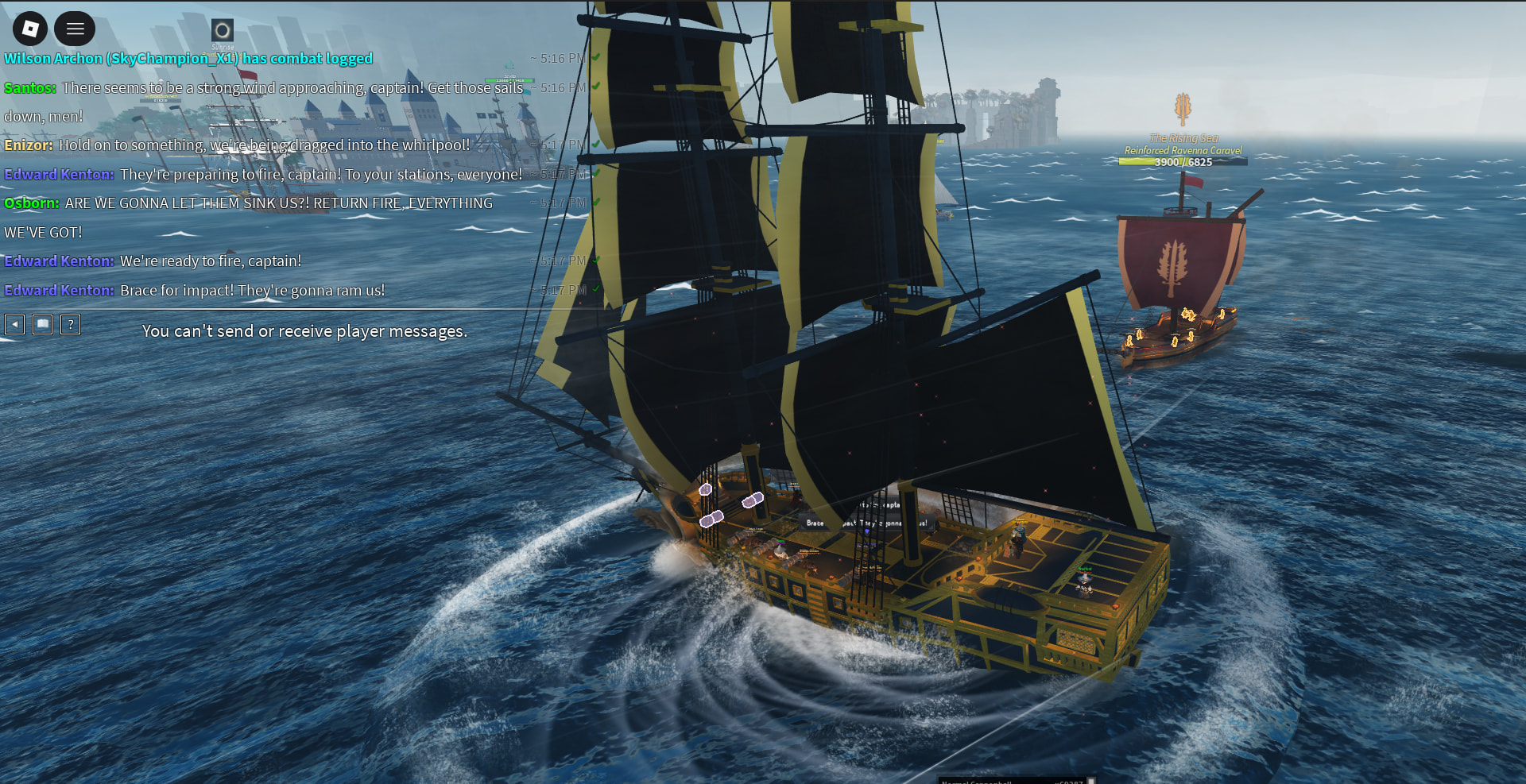The image size is (1526, 784).
Task: Collapse chat with the left arrow button
Action: (x=15, y=324)
